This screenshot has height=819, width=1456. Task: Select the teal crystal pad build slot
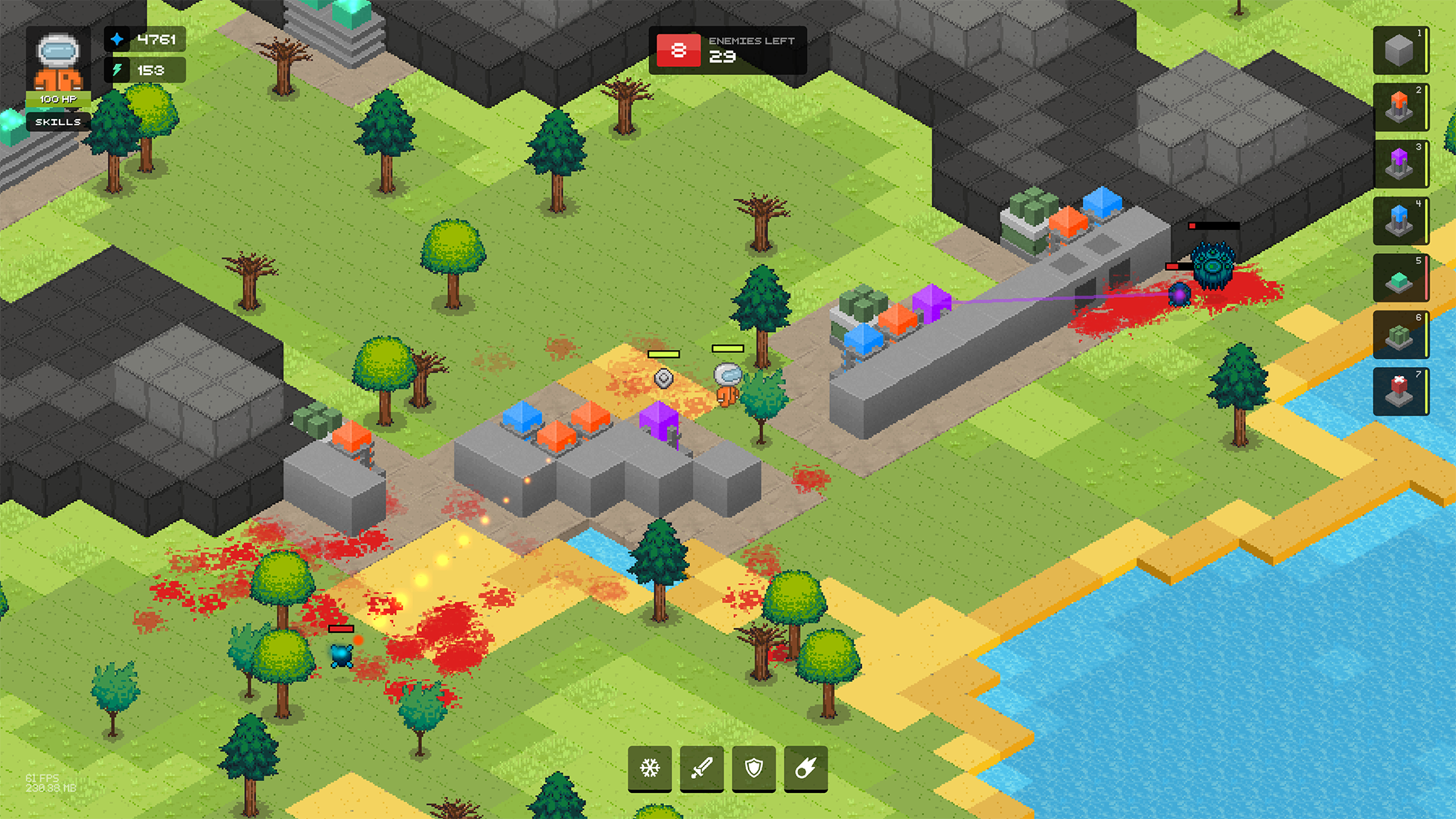tap(1399, 278)
